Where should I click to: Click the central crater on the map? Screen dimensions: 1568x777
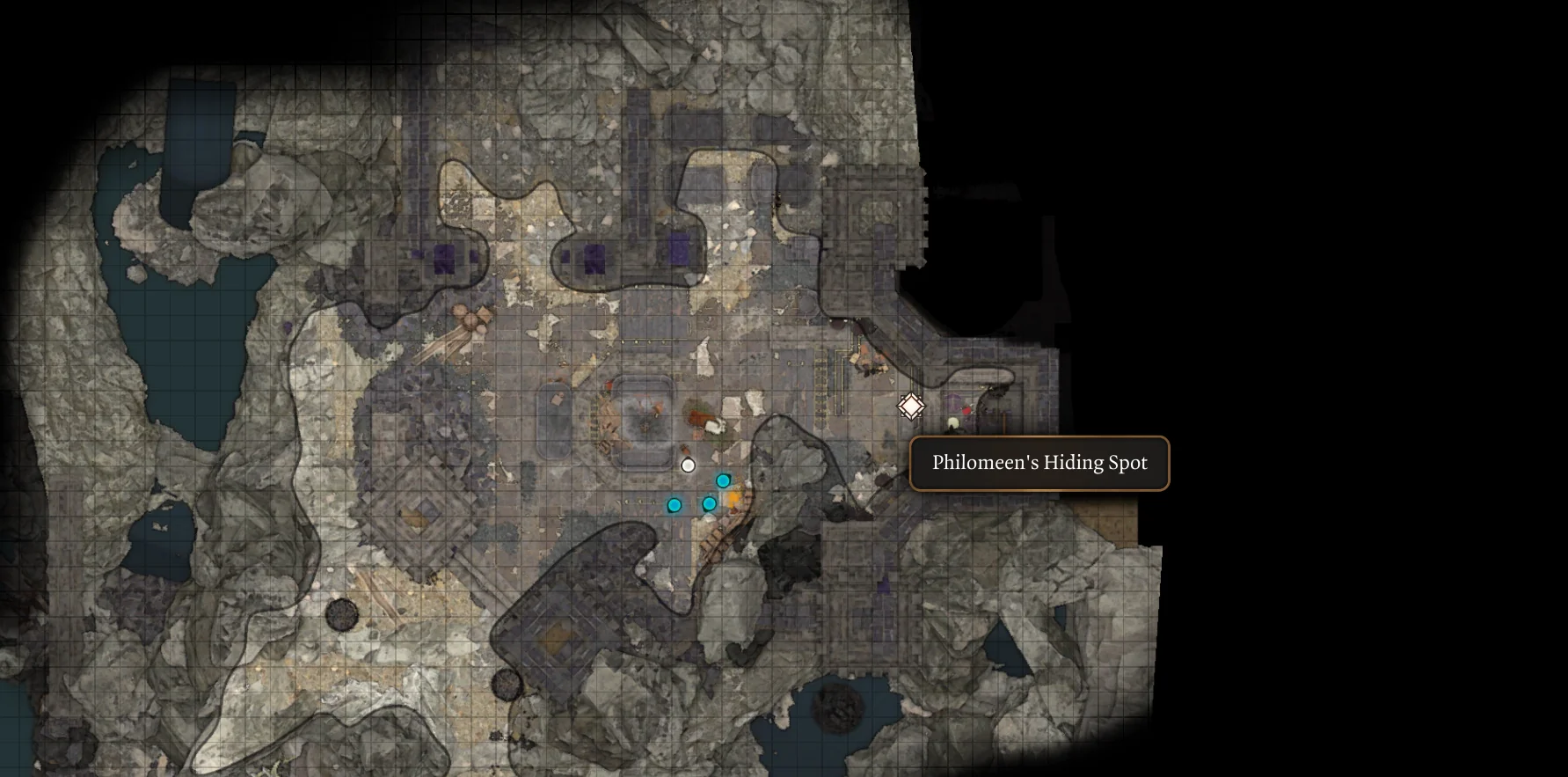coord(646,422)
